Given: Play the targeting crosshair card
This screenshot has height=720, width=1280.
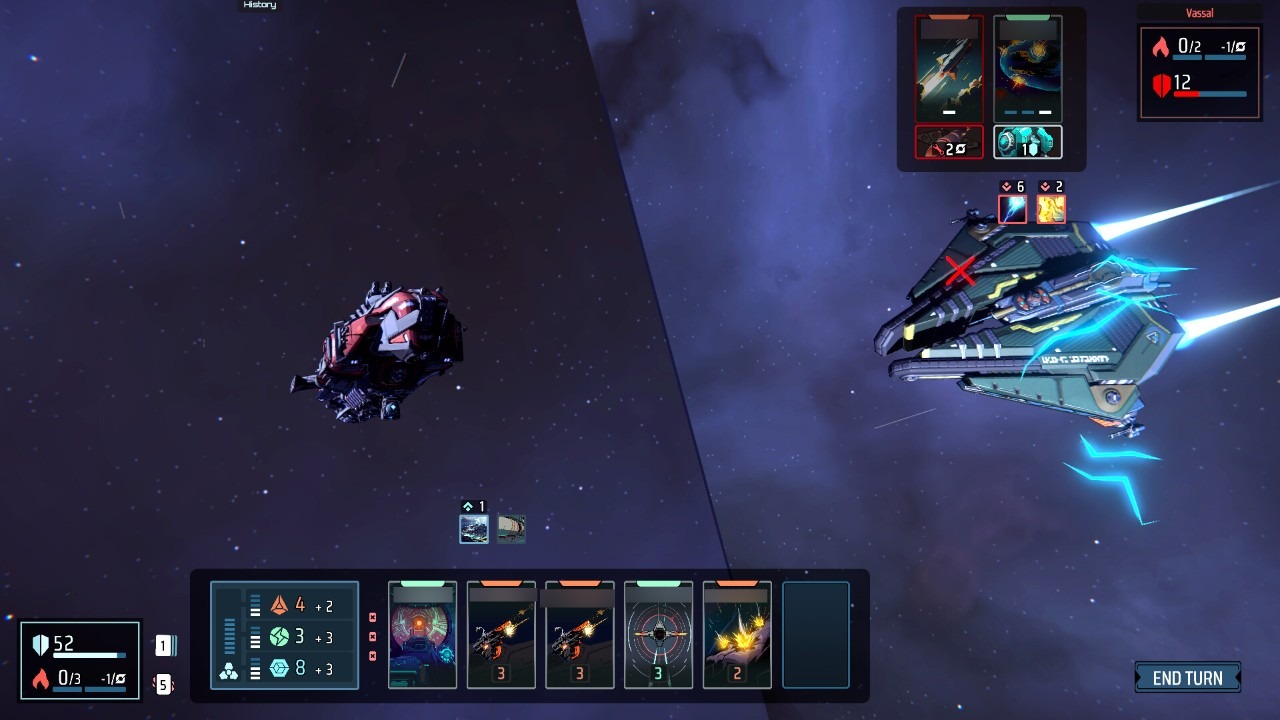Looking at the screenshot, I should click(x=658, y=635).
